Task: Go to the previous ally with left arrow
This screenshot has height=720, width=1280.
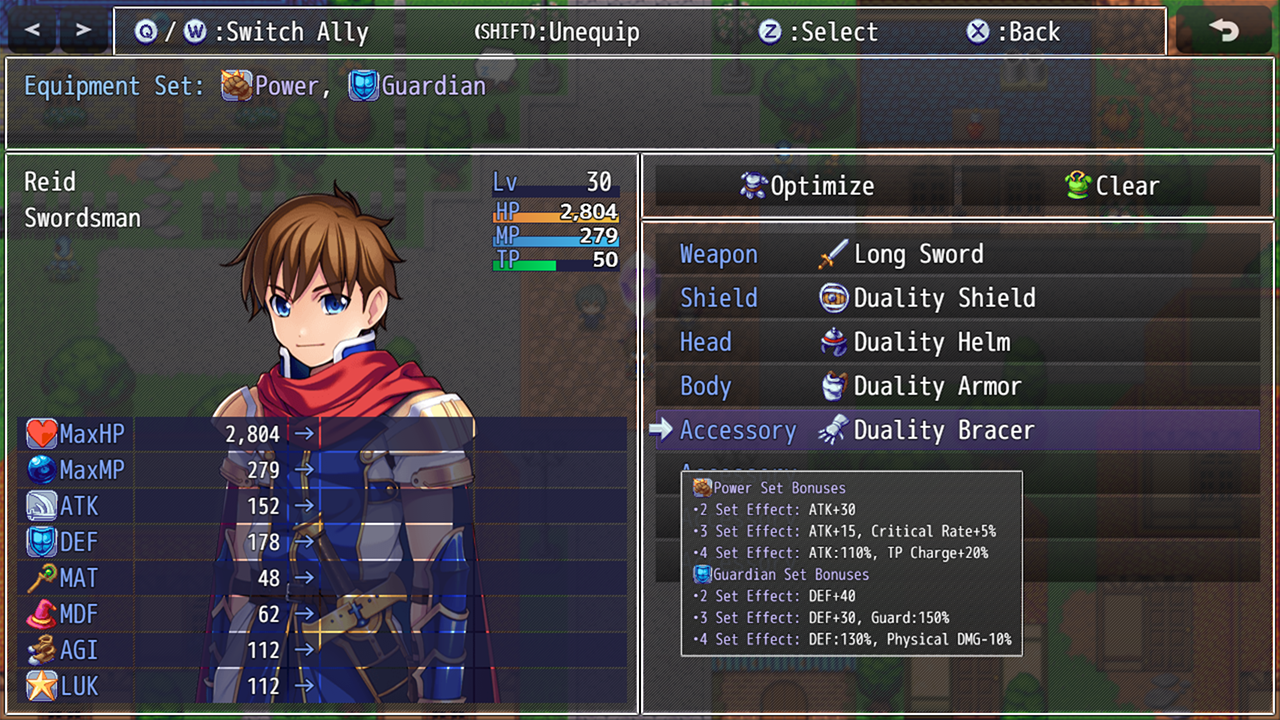Action: (33, 31)
